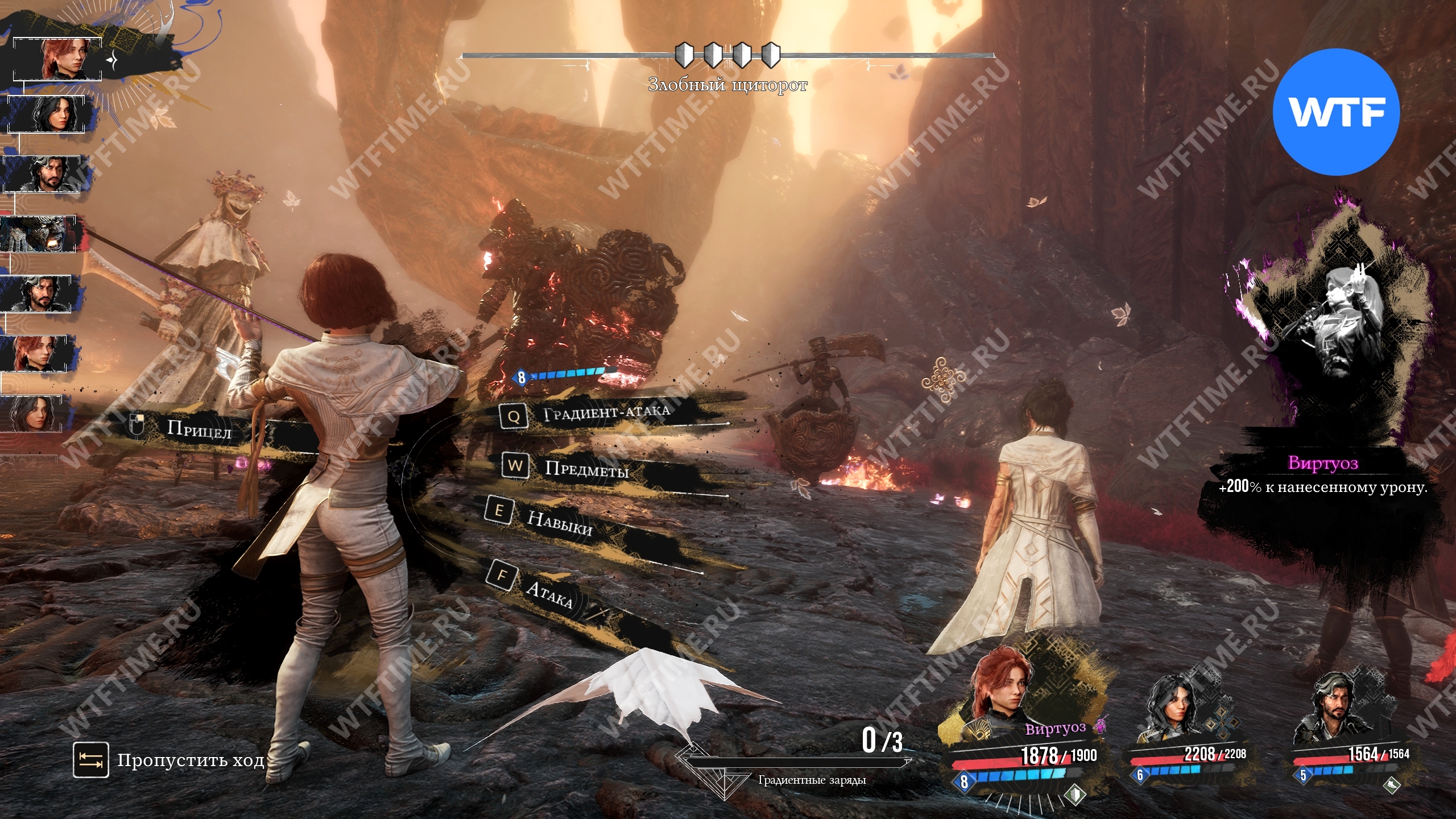
Task: Click the highlighted first turn-order portrait
Action: [58, 59]
